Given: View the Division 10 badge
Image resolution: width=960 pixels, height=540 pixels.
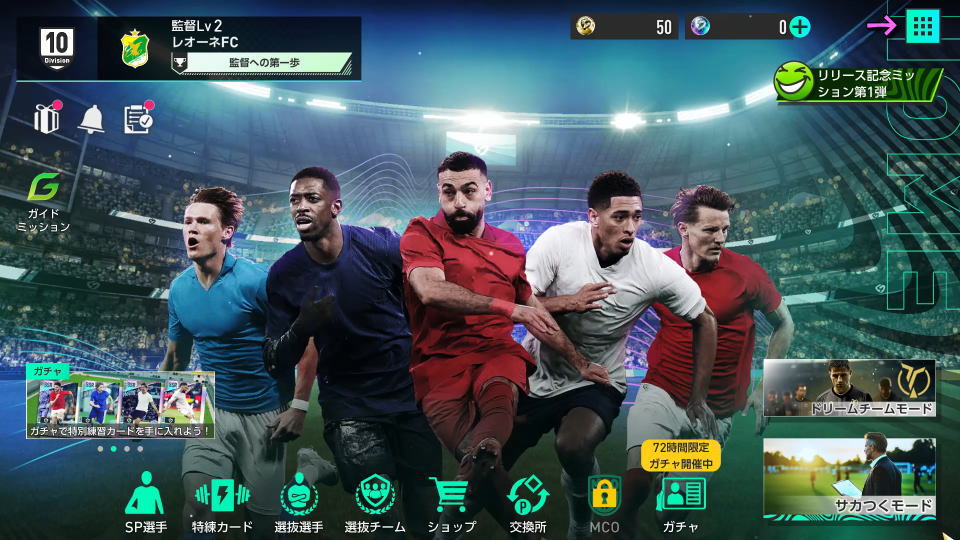Looking at the screenshot, I should tap(57, 47).
